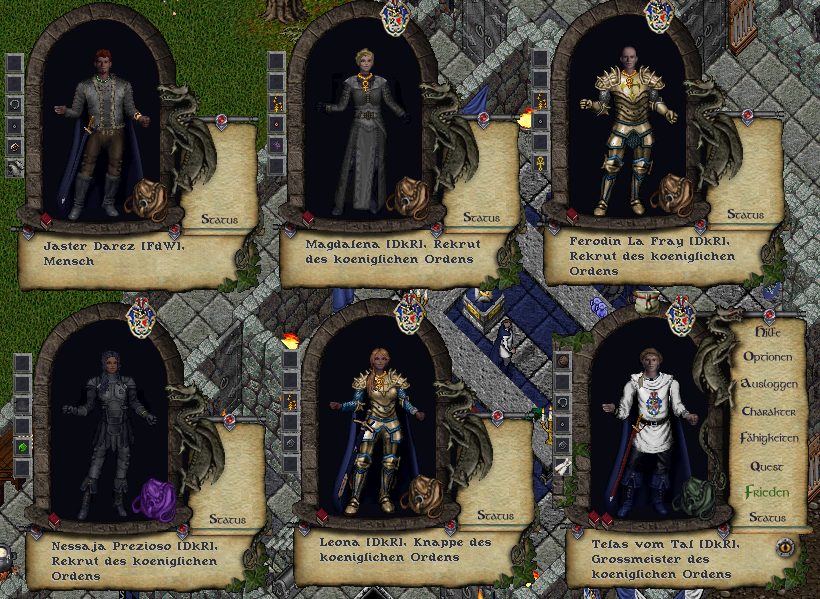Viewport: 820px width, 599px height.
Task: Open the Optionen settings
Action: click(768, 357)
